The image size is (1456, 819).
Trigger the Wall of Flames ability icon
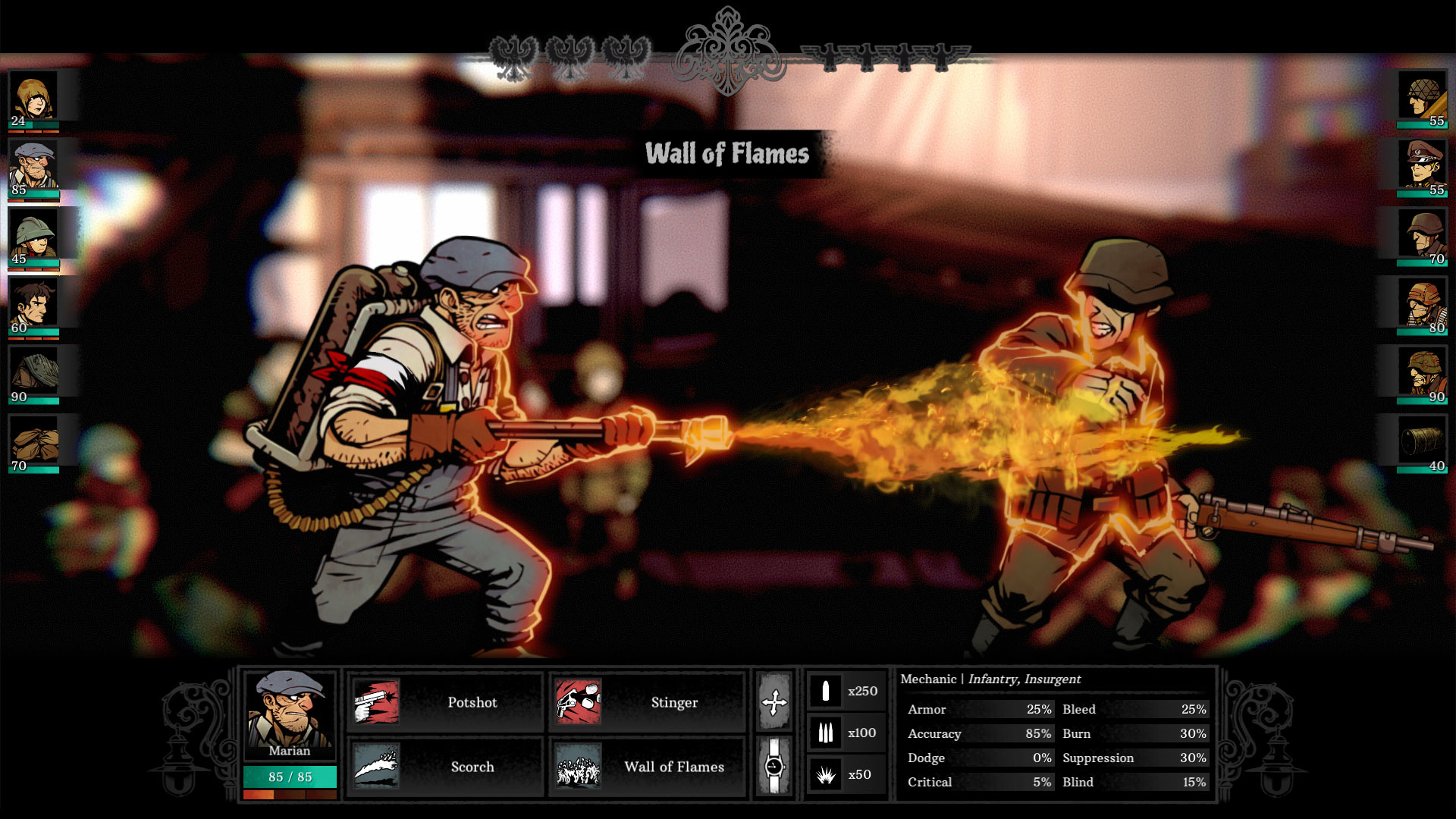tap(579, 767)
